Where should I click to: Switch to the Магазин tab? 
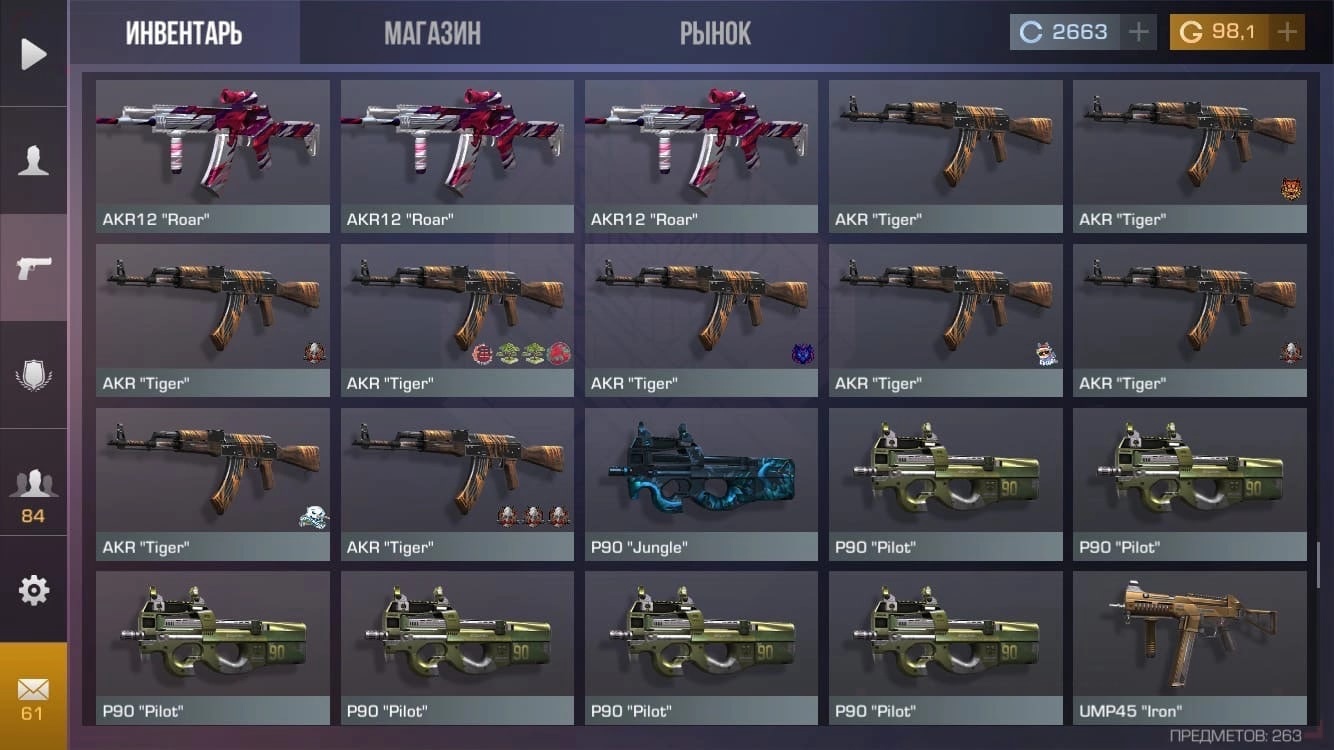pyautogui.click(x=432, y=33)
